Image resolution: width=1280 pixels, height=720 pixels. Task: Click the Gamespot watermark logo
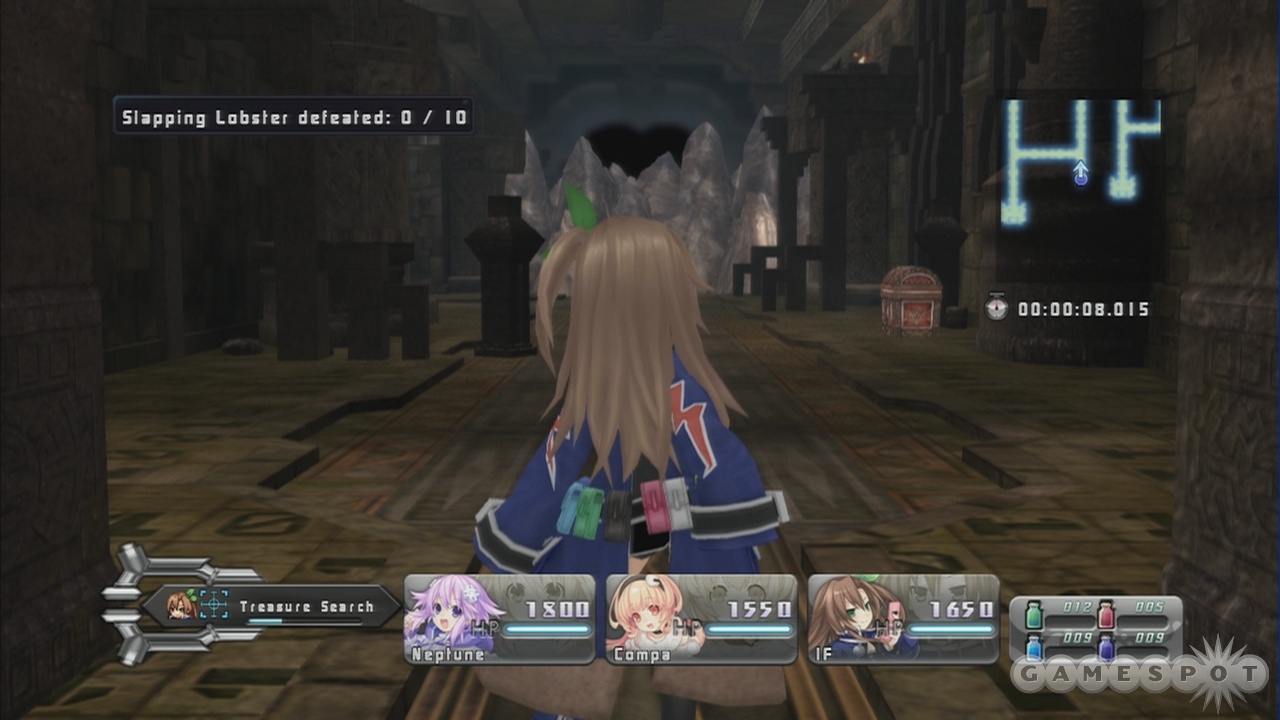tap(1140, 674)
